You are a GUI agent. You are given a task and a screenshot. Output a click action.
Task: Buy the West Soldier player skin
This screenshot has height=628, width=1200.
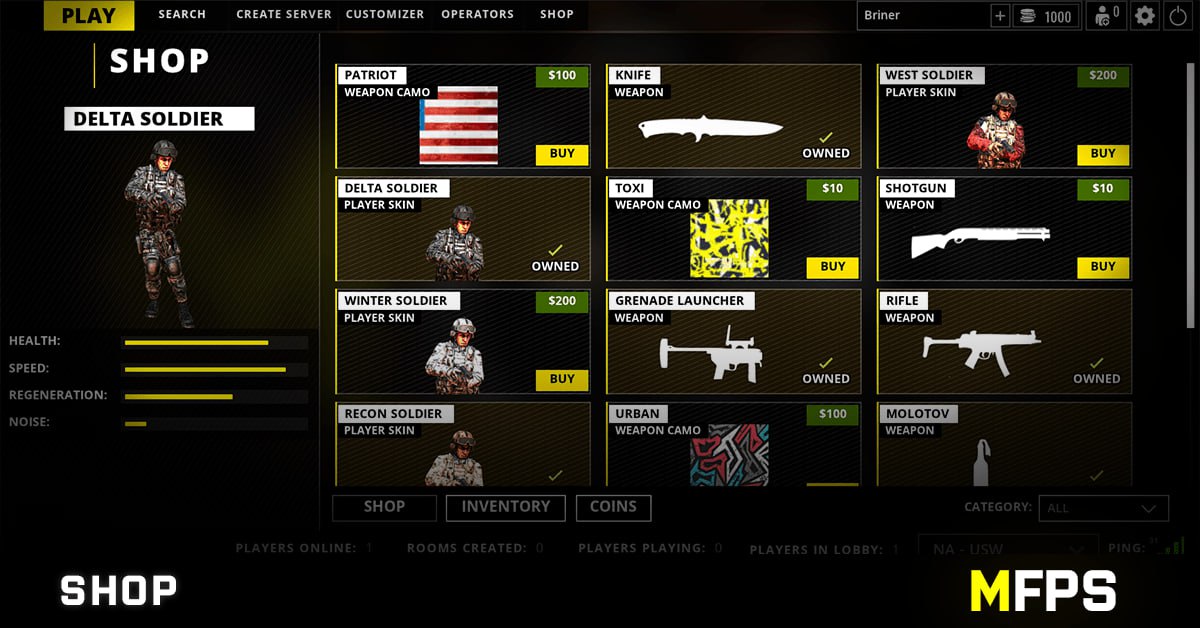[x=1103, y=154]
